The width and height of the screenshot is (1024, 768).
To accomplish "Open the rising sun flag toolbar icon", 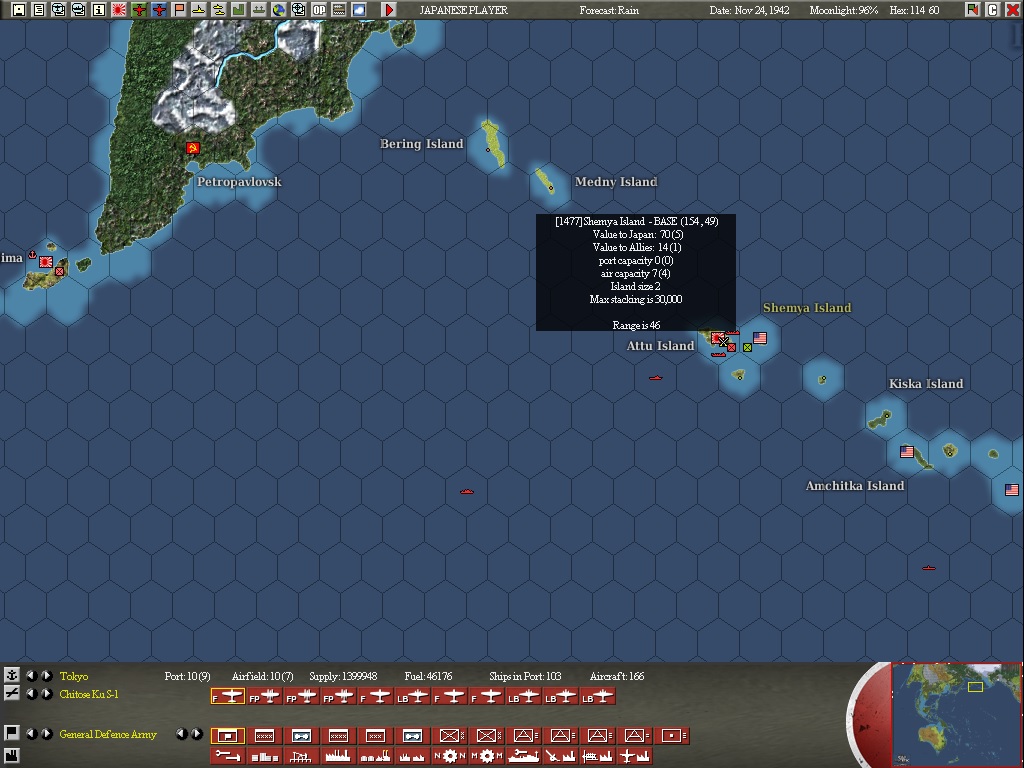I will point(119,10).
